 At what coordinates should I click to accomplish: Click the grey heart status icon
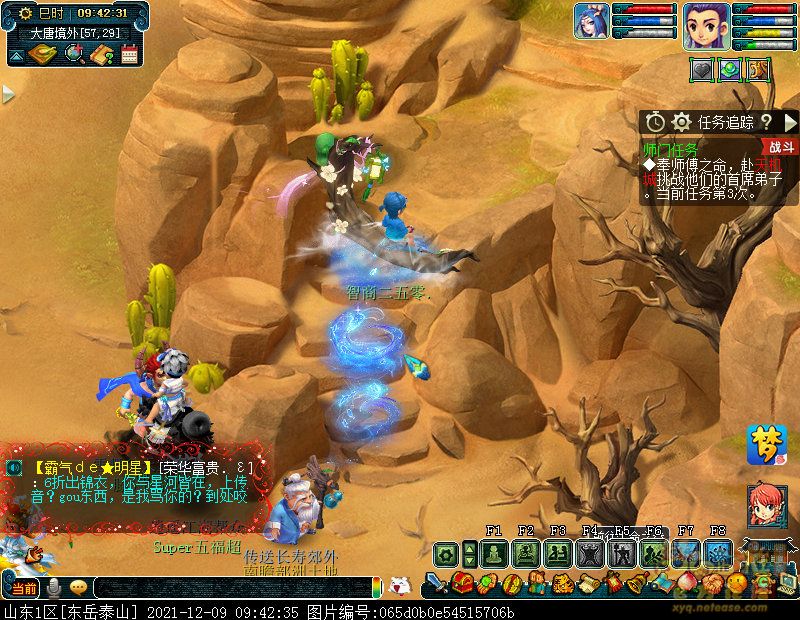point(703,69)
